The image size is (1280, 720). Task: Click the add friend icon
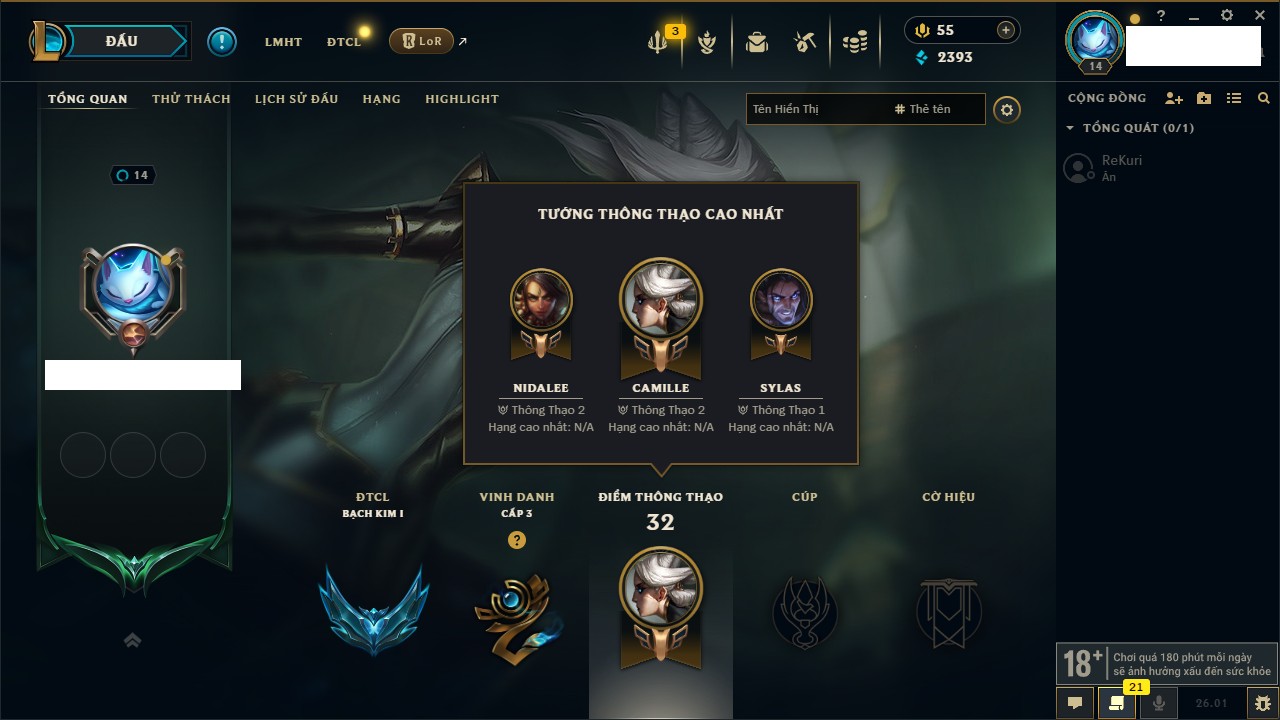point(1174,98)
